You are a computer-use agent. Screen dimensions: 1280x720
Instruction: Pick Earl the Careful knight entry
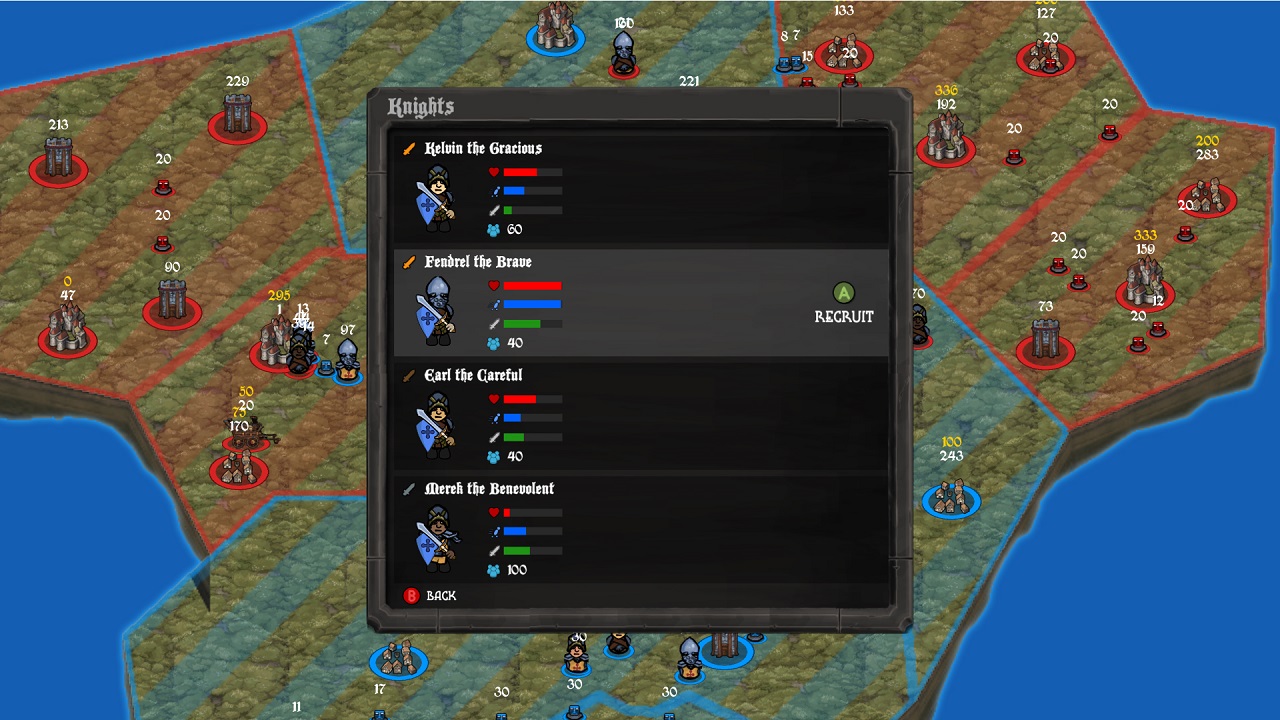pos(640,417)
